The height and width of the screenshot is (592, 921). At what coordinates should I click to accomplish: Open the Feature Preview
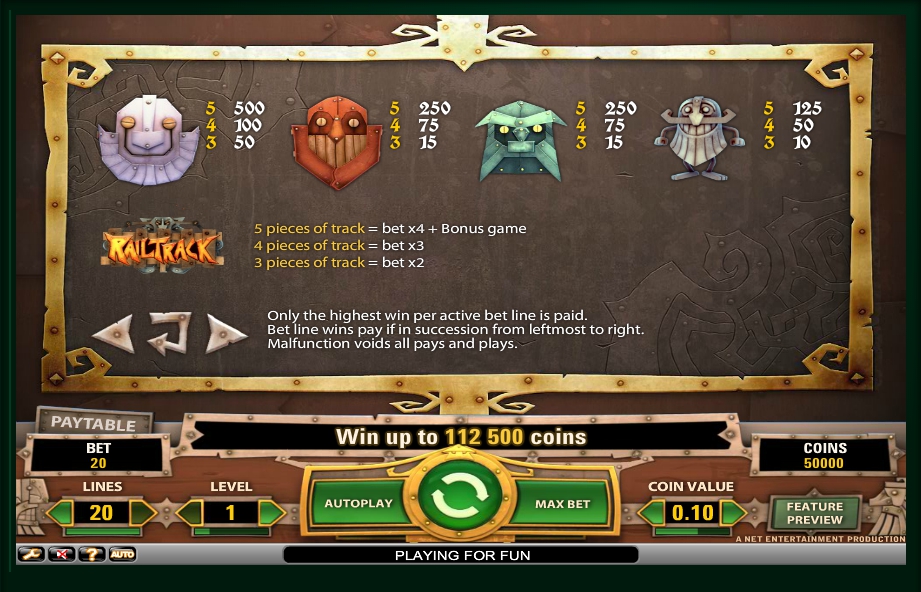click(814, 513)
